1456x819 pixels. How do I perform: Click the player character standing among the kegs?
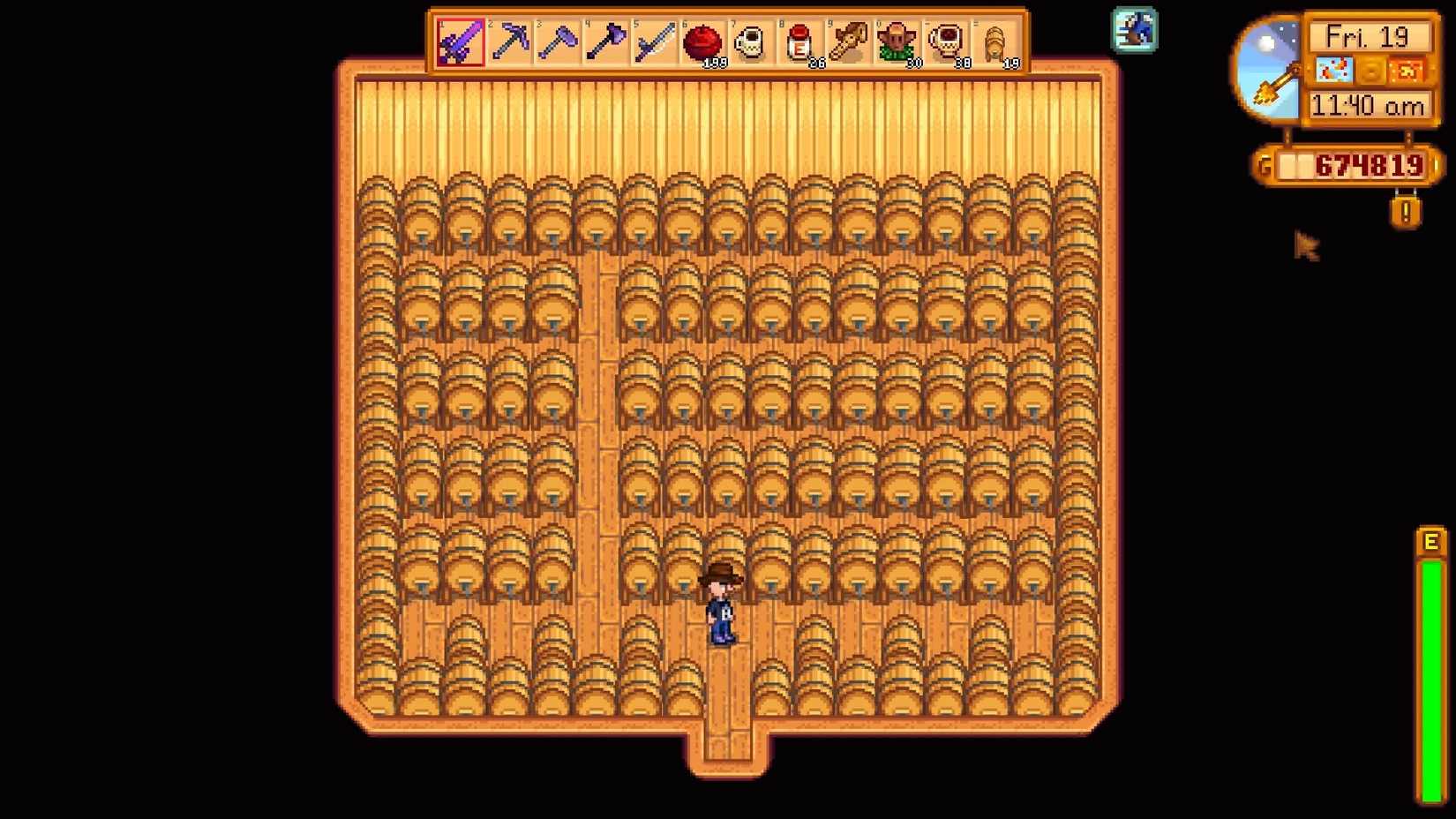pyautogui.click(x=721, y=609)
